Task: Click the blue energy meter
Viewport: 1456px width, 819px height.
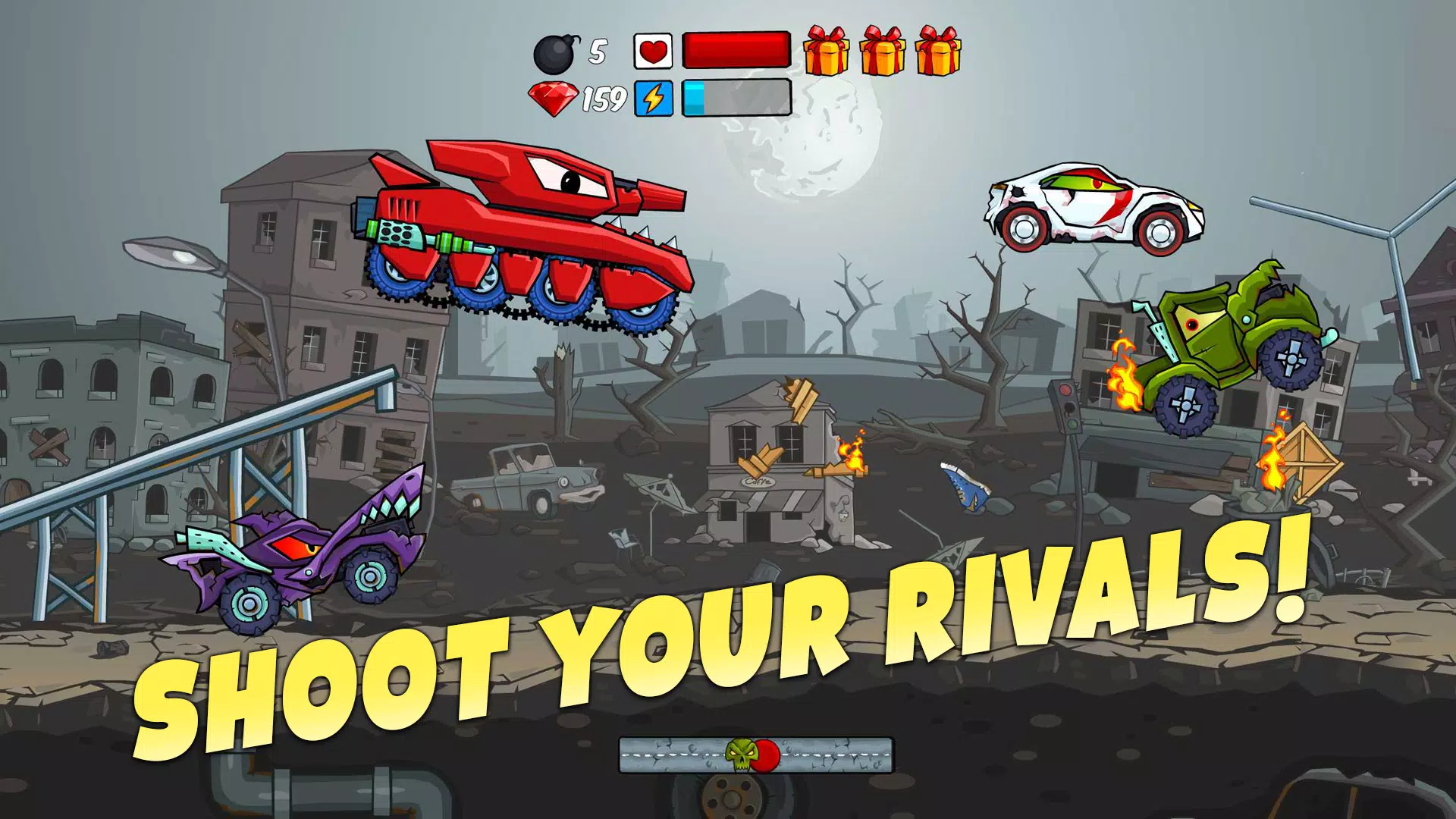Action: click(694, 97)
